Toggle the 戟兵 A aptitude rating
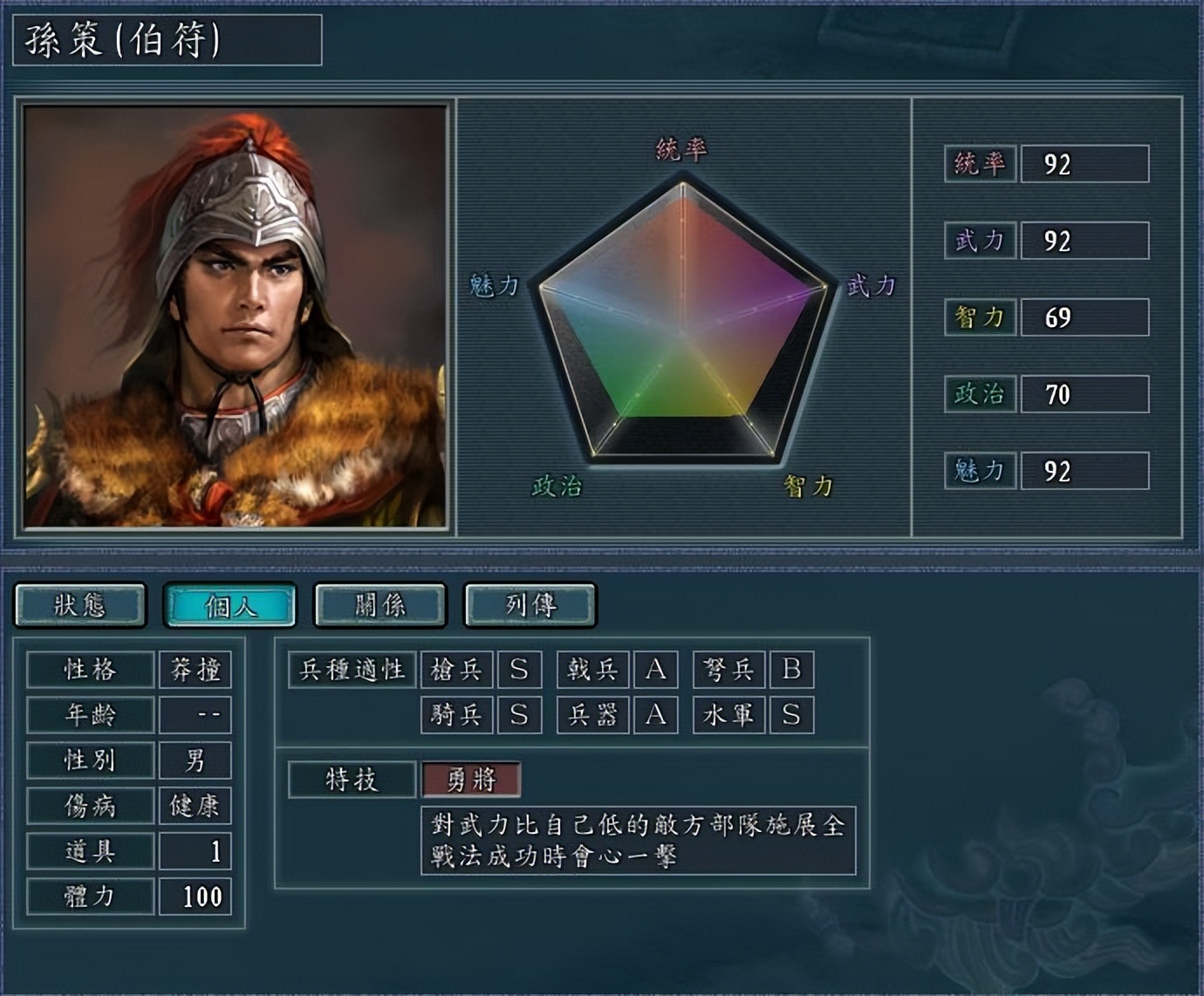This screenshot has width=1204, height=996. pos(655,669)
